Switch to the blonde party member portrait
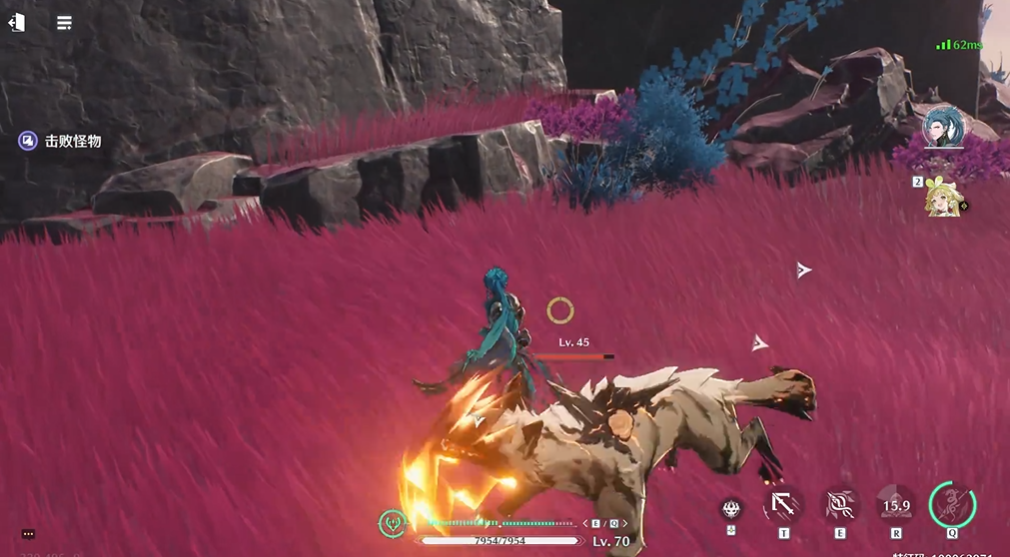1010x557 pixels. [x=943, y=197]
